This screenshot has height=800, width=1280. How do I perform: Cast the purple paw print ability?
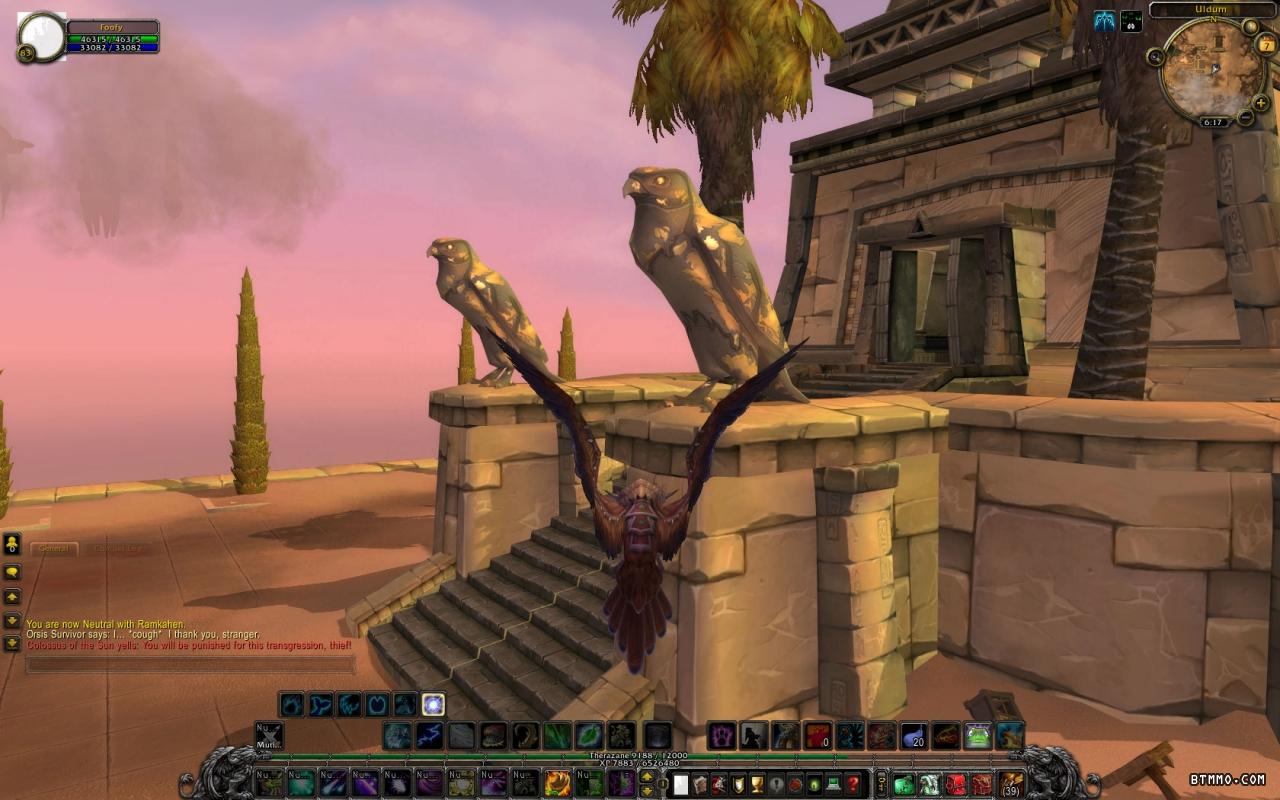point(722,736)
